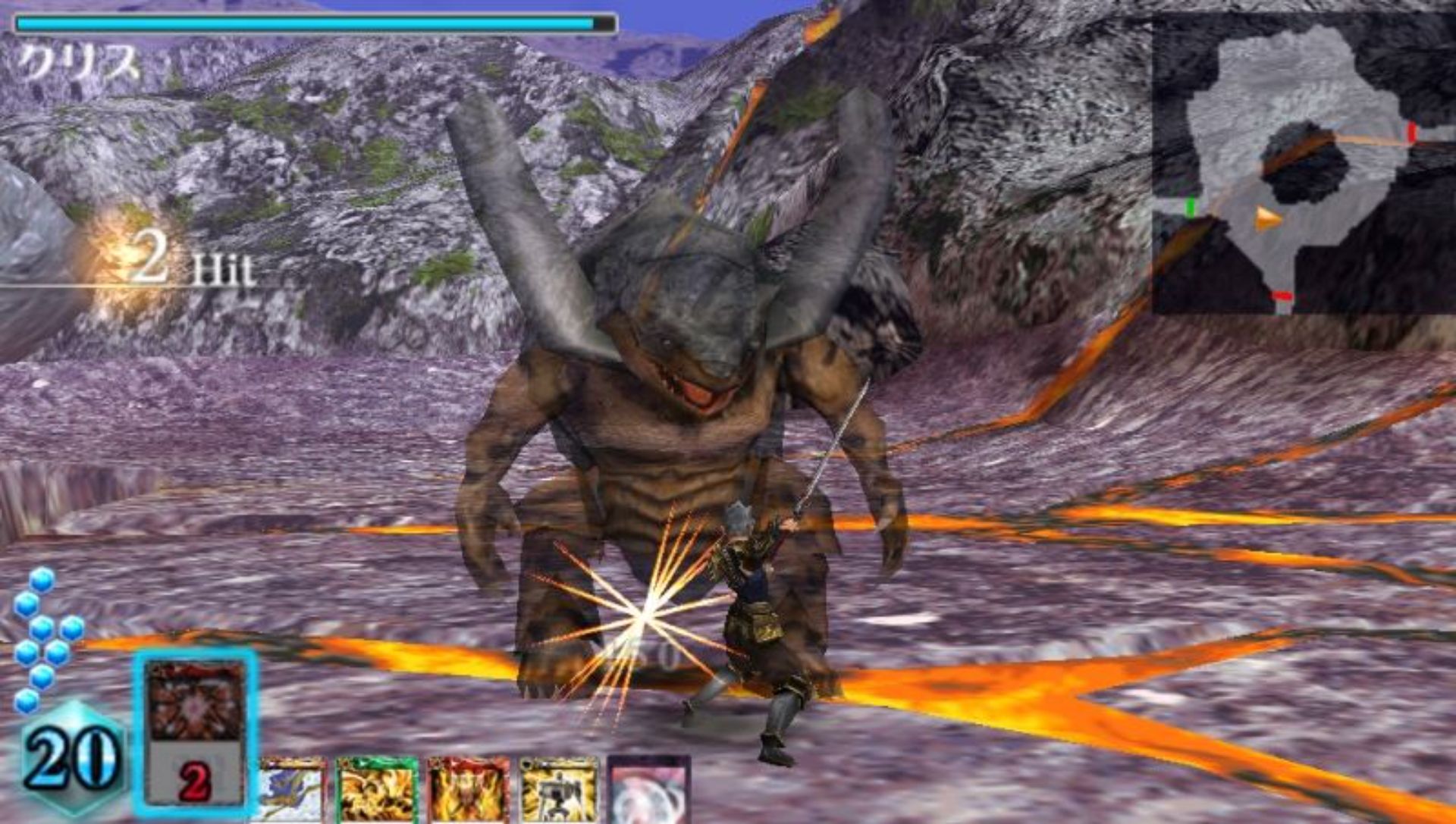Pick the green-bordered golden flame card
The height and width of the screenshot is (824, 1456).
pyautogui.click(x=377, y=792)
